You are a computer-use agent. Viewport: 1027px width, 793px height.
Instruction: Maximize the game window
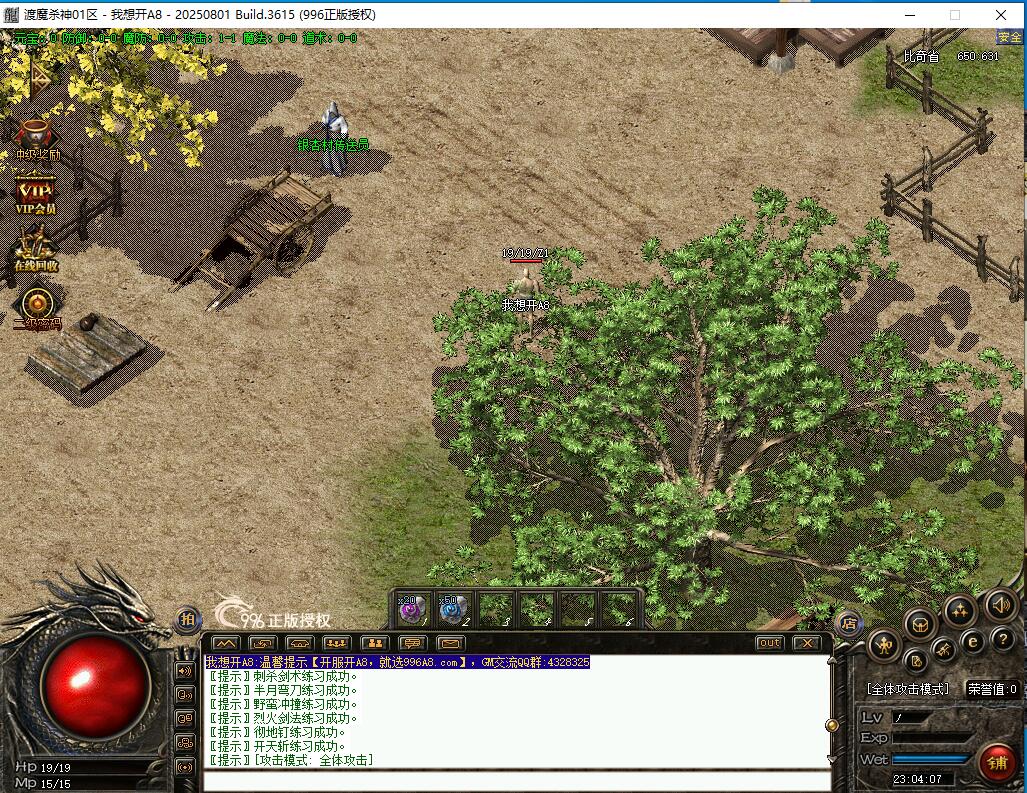[955, 15]
